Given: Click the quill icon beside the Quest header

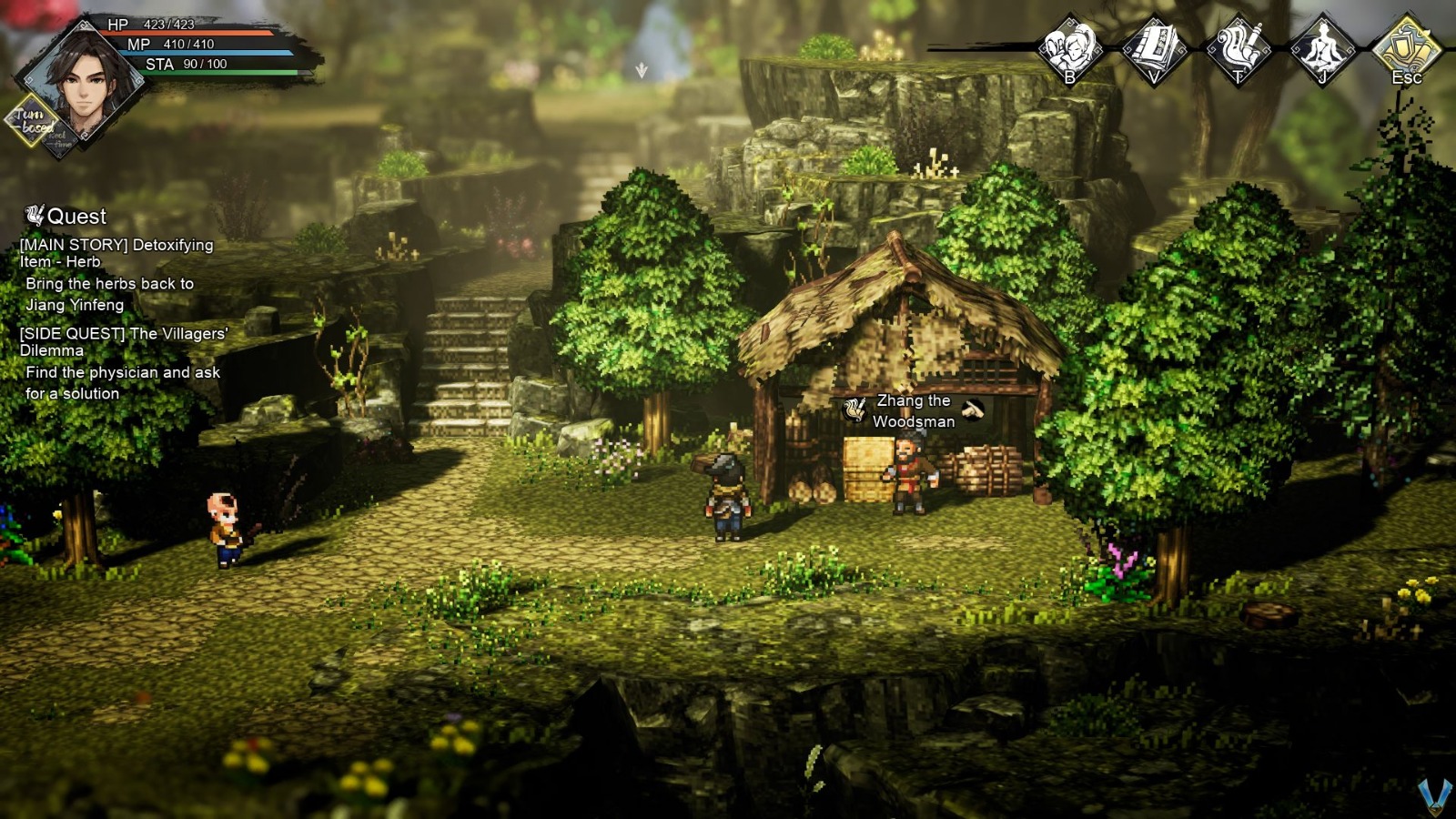Looking at the screenshot, I should point(35,214).
